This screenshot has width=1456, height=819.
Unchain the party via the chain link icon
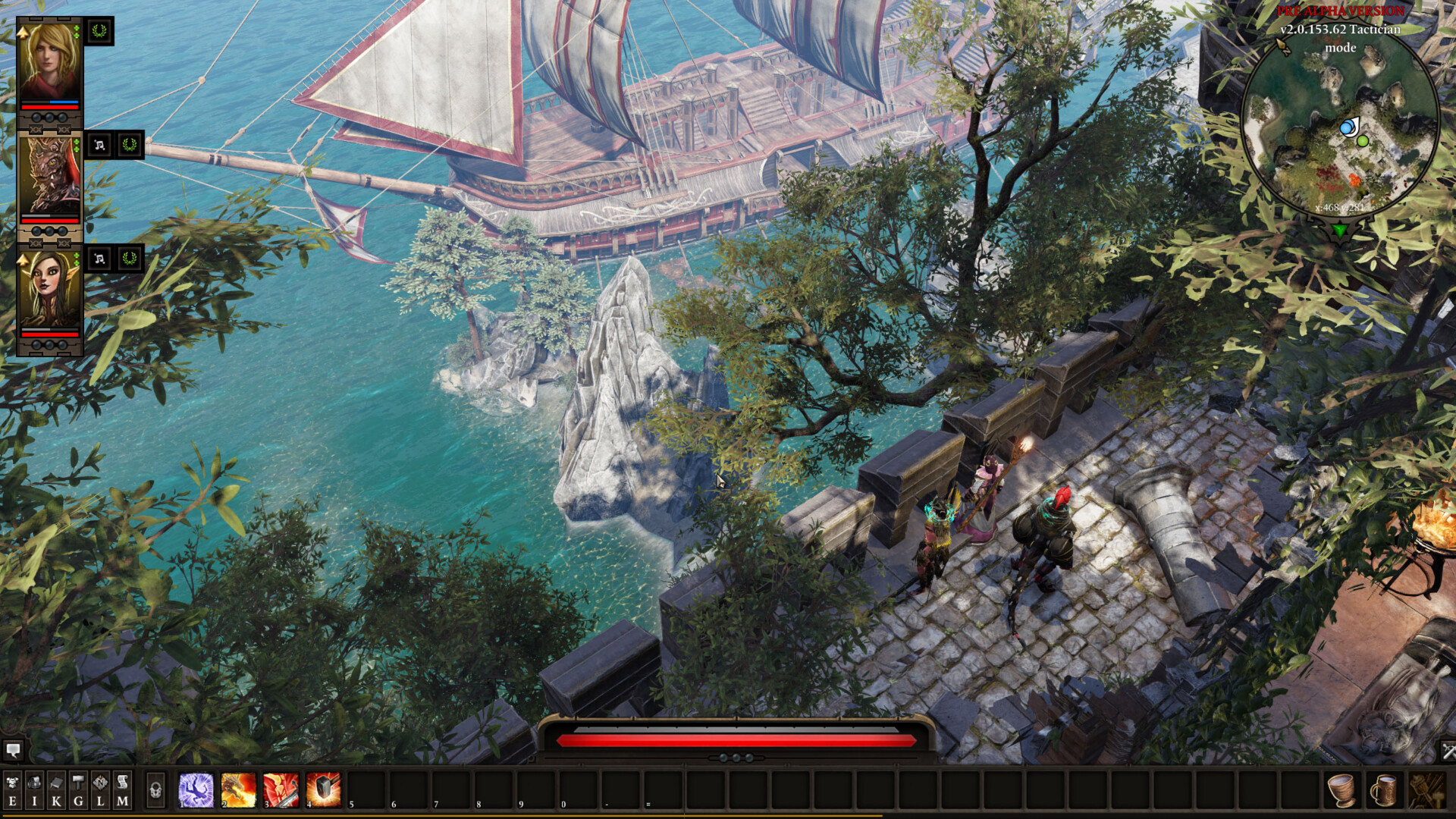point(36,130)
